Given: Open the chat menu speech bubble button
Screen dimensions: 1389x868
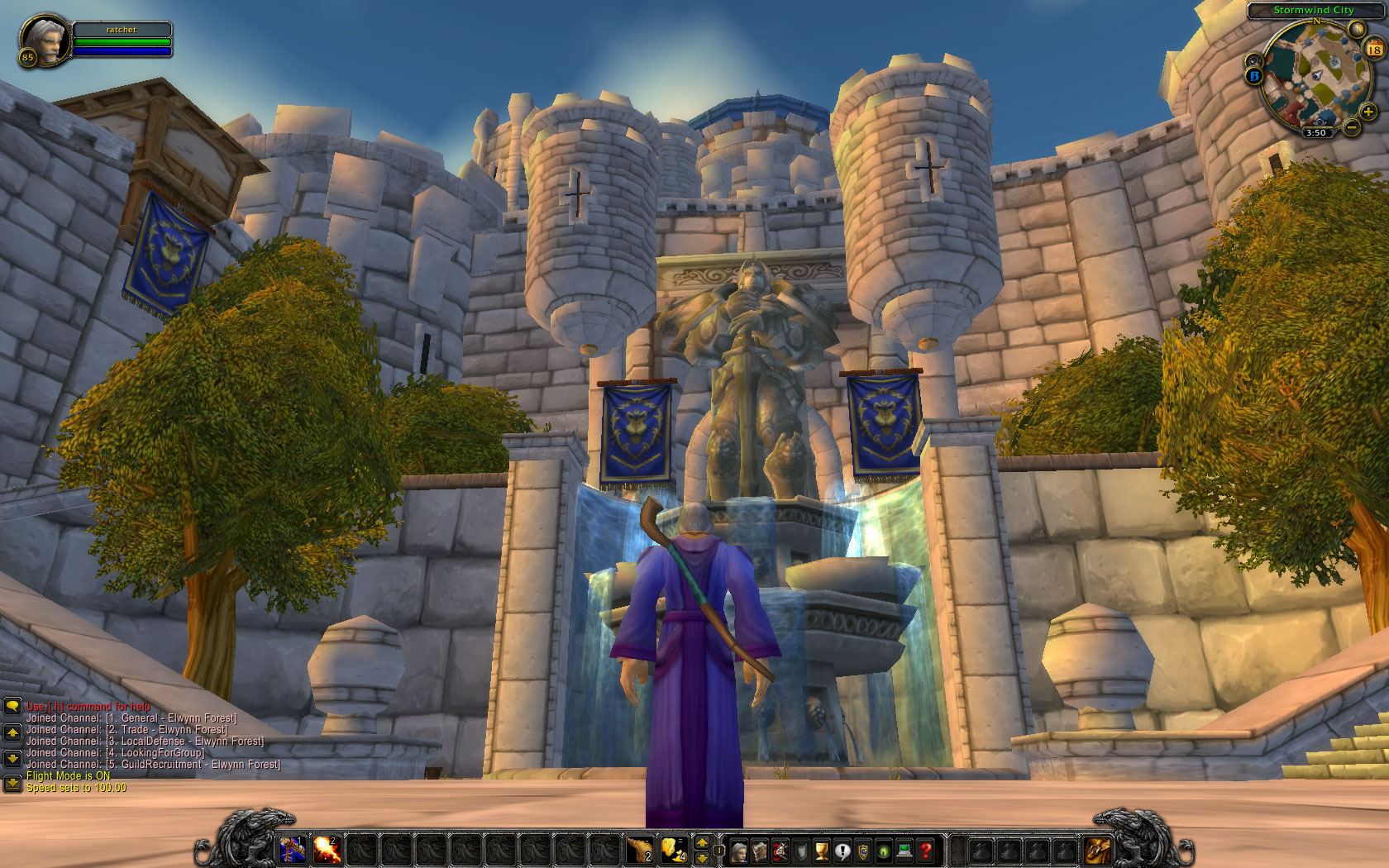Looking at the screenshot, I should click(12, 706).
